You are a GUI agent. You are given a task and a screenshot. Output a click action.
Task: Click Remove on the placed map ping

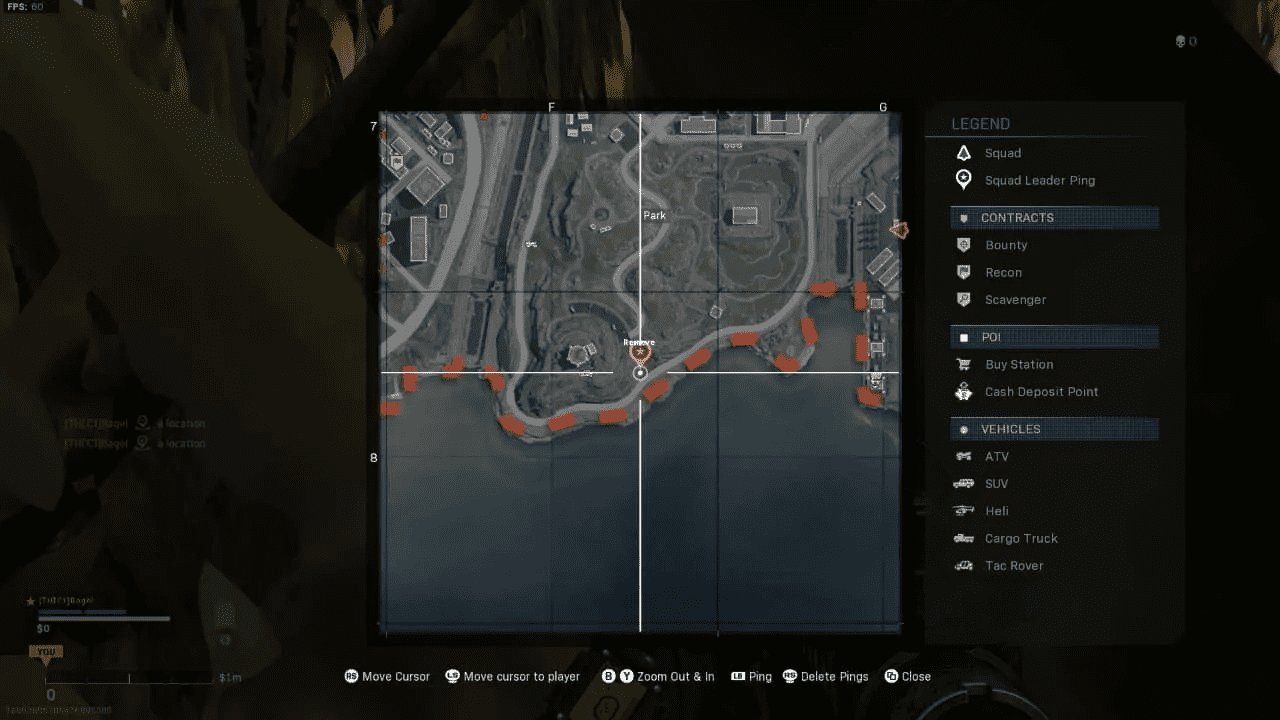639,341
